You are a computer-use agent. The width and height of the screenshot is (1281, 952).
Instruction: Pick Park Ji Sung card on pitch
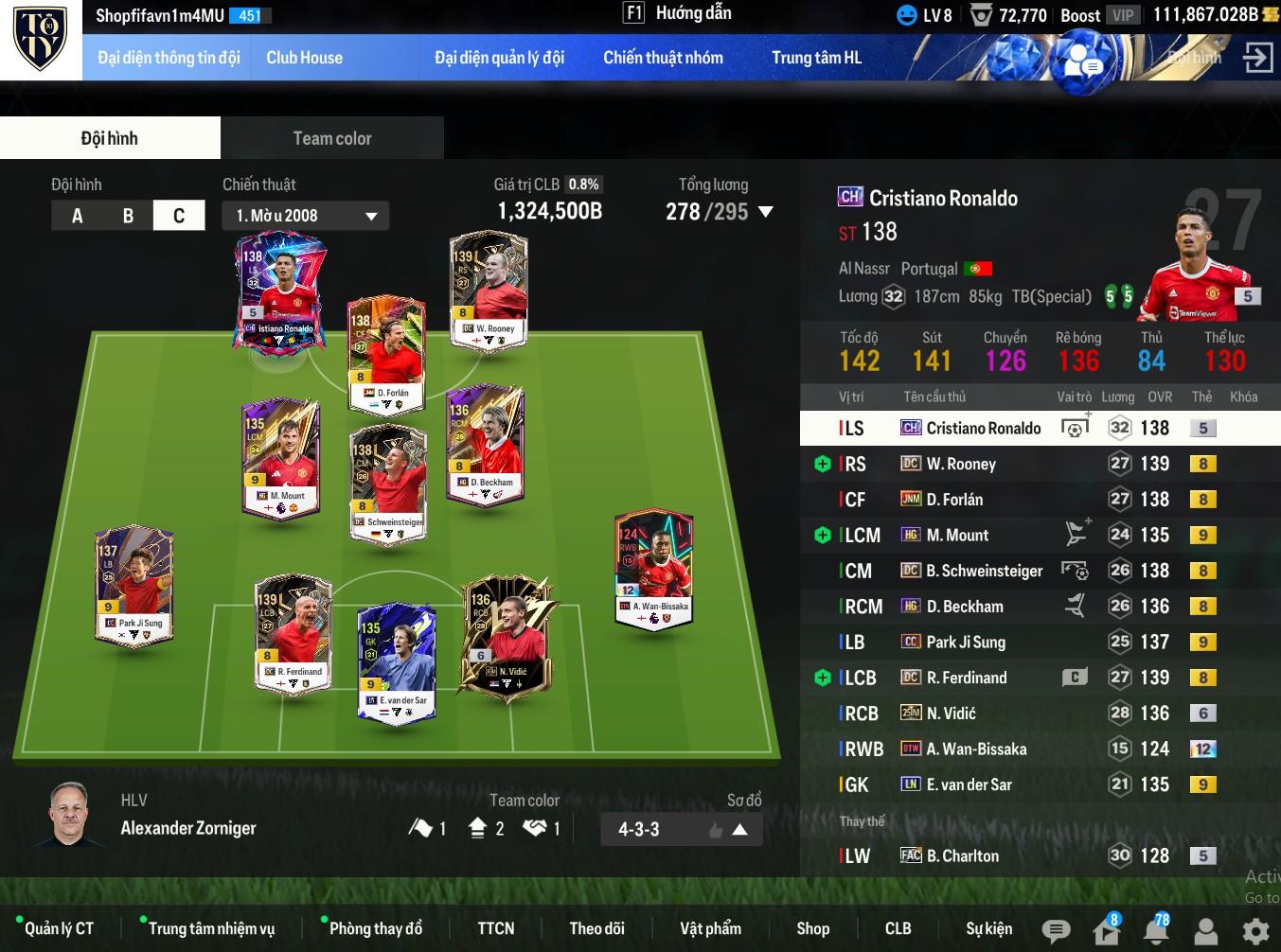(x=134, y=586)
